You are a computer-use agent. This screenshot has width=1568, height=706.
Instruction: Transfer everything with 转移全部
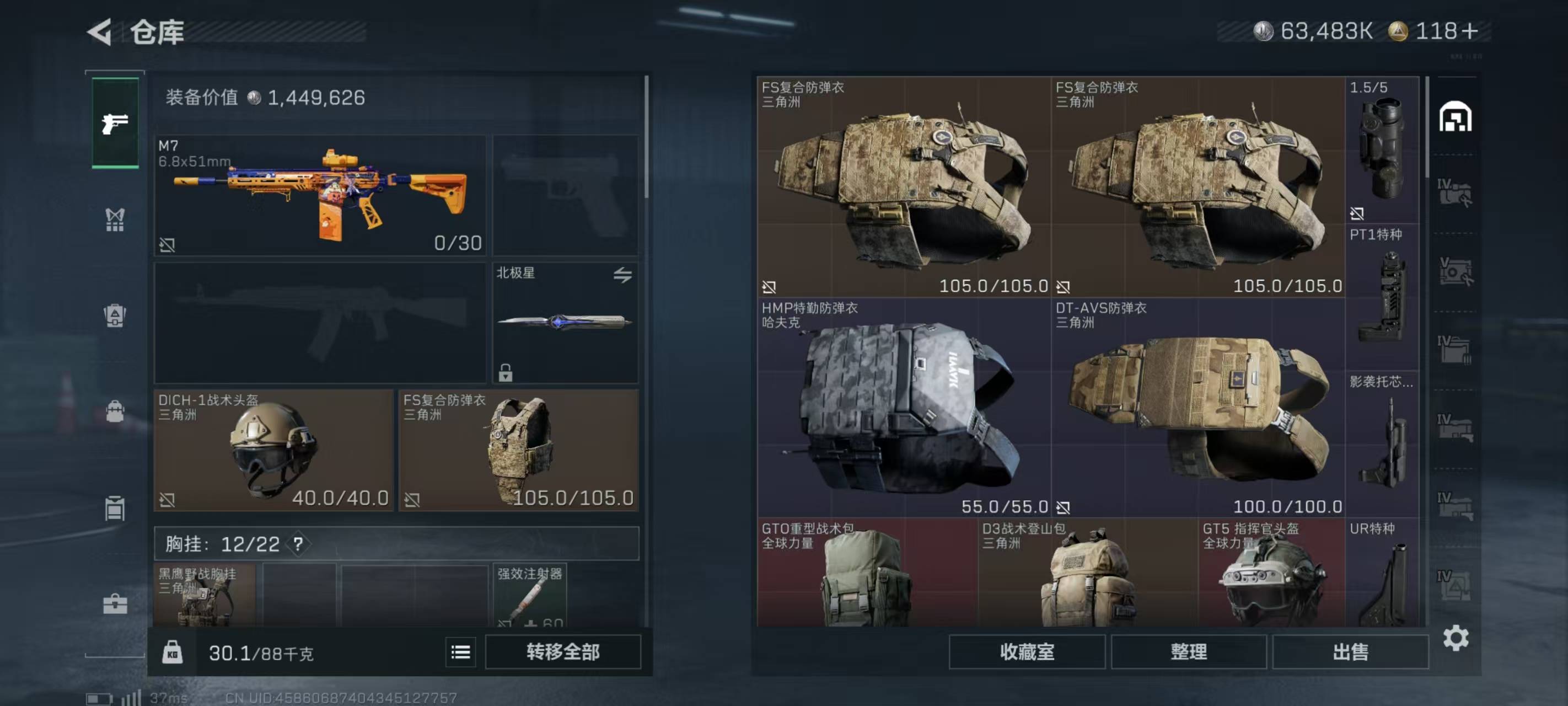click(562, 652)
